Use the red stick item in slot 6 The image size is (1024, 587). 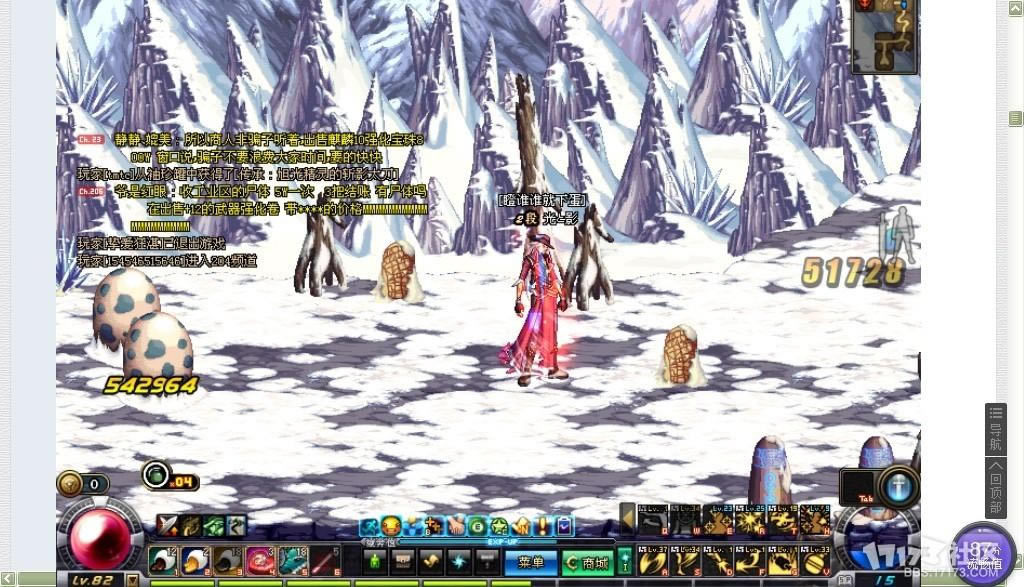pyautogui.click(x=324, y=560)
